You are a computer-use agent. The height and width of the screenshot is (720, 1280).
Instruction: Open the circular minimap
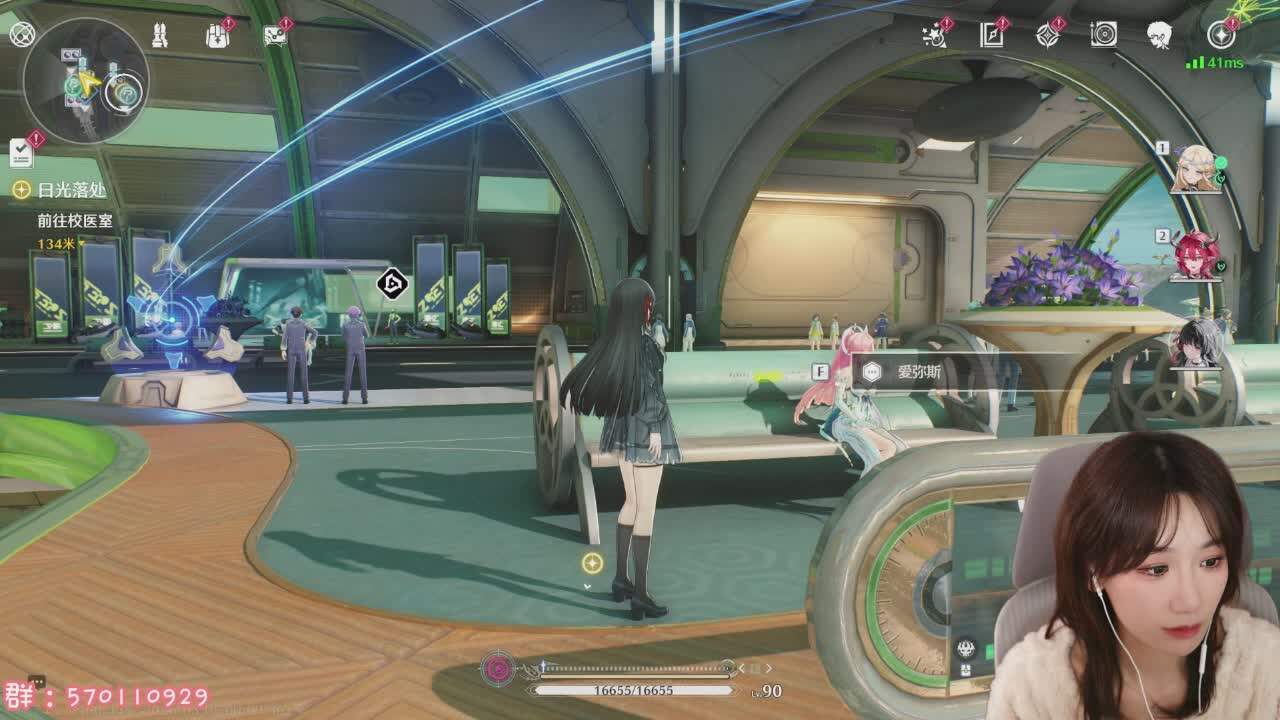(x=86, y=82)
